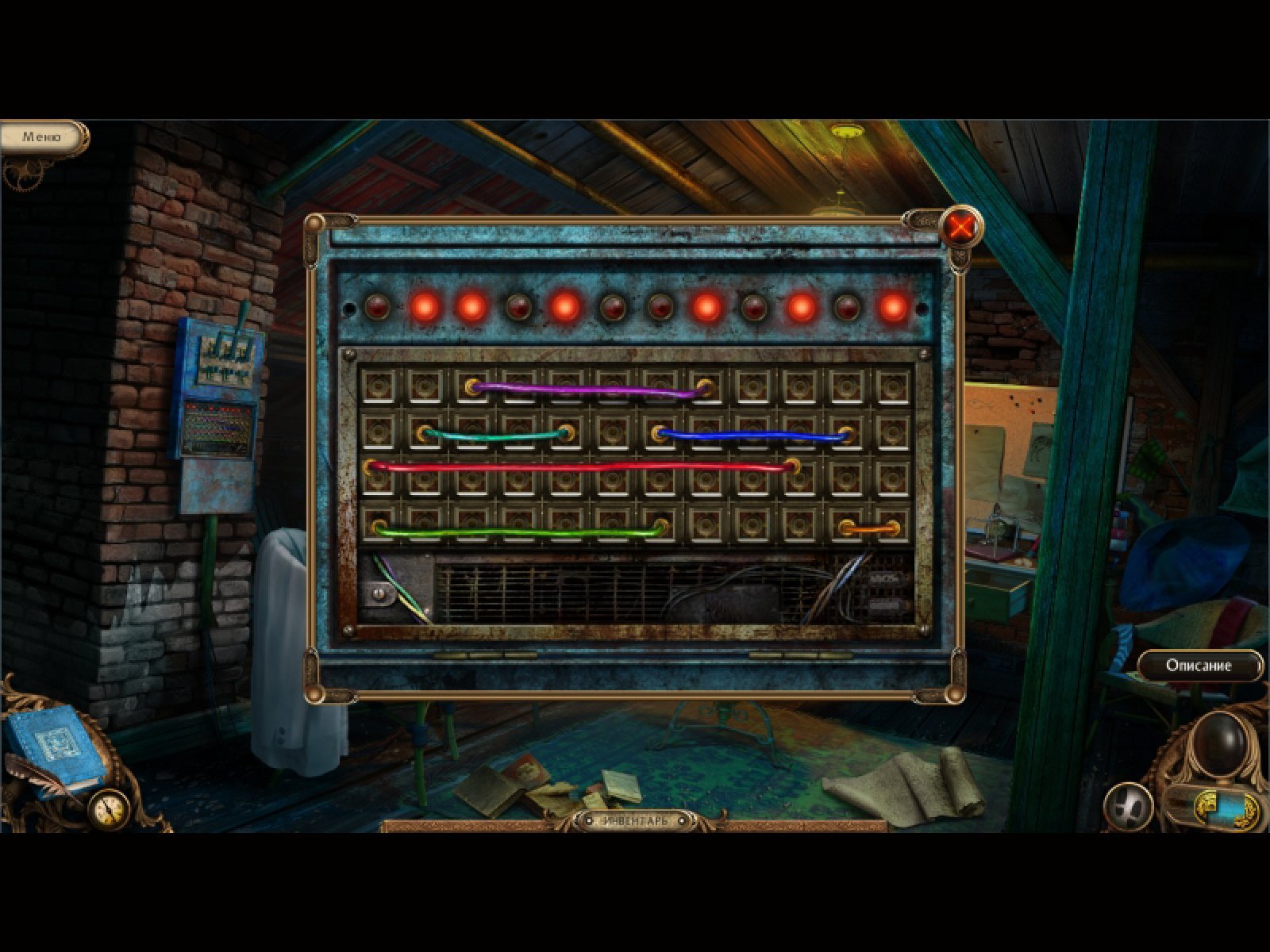Screen dimensions: 1270x952
Task: Open the blue journal book
Action: (54, 750)
